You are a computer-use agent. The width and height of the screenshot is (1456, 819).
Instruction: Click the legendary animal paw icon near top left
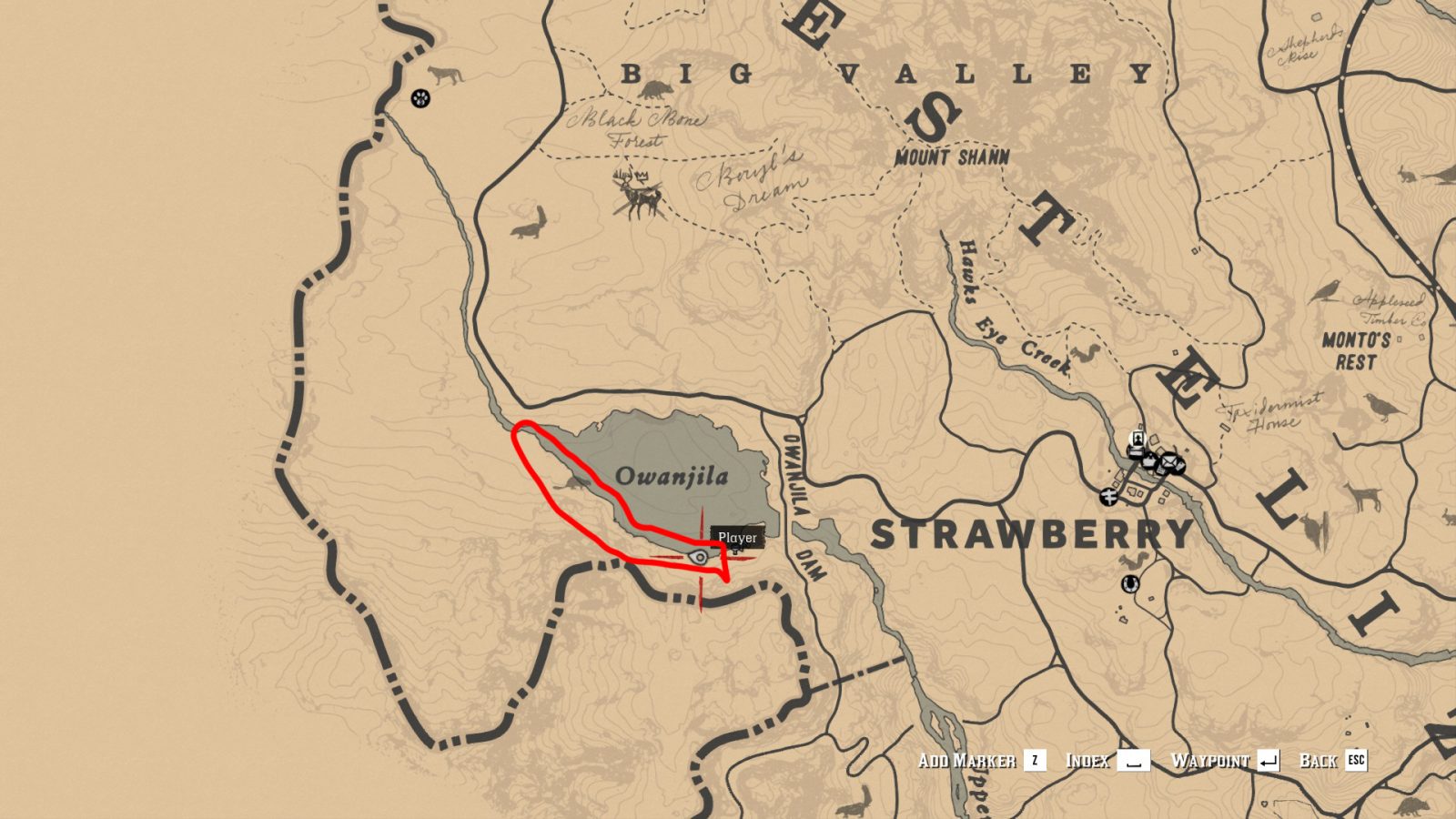pyautogui.click(x=420, y=96)
